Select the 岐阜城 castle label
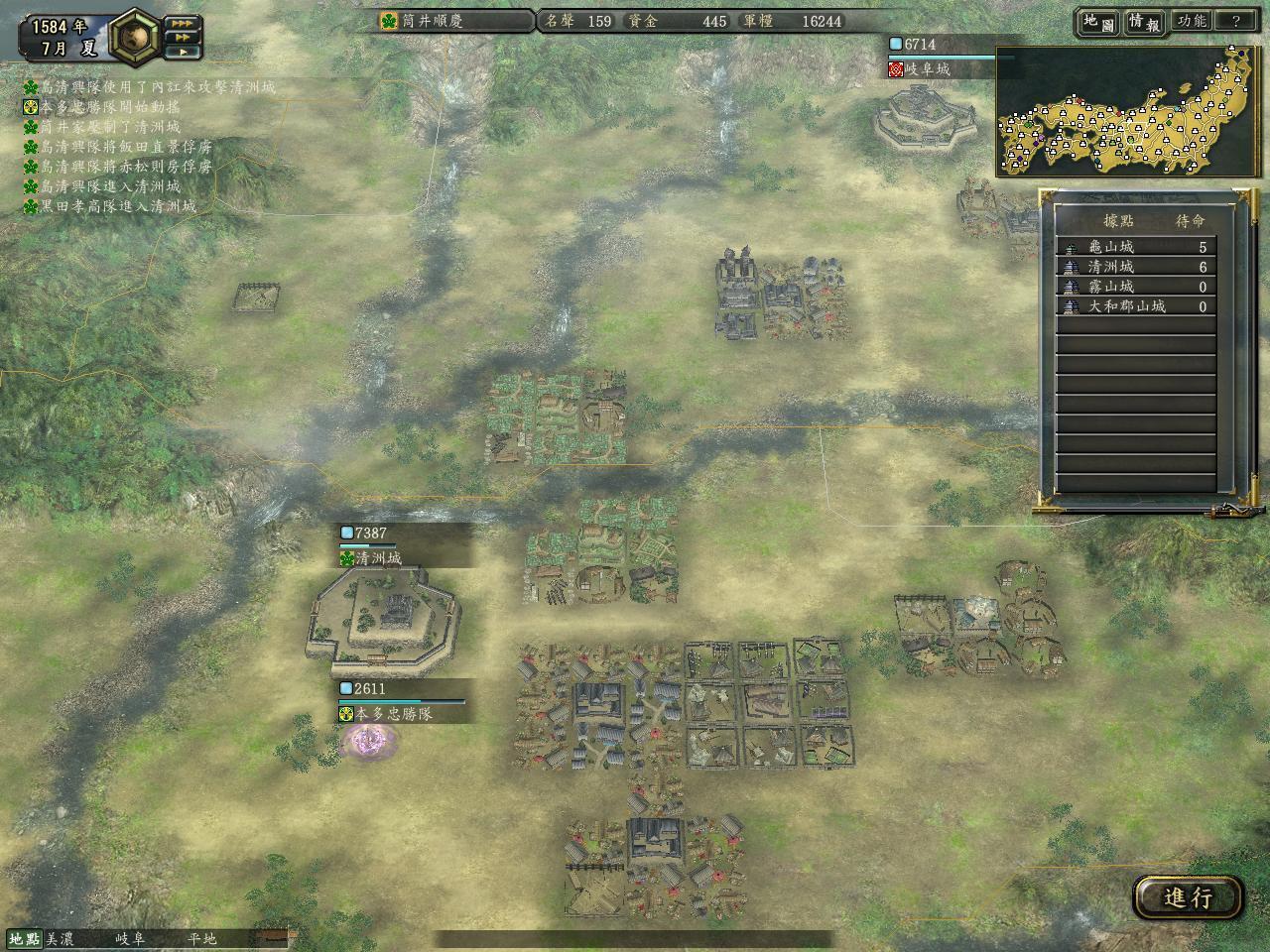 coord(929,69)
